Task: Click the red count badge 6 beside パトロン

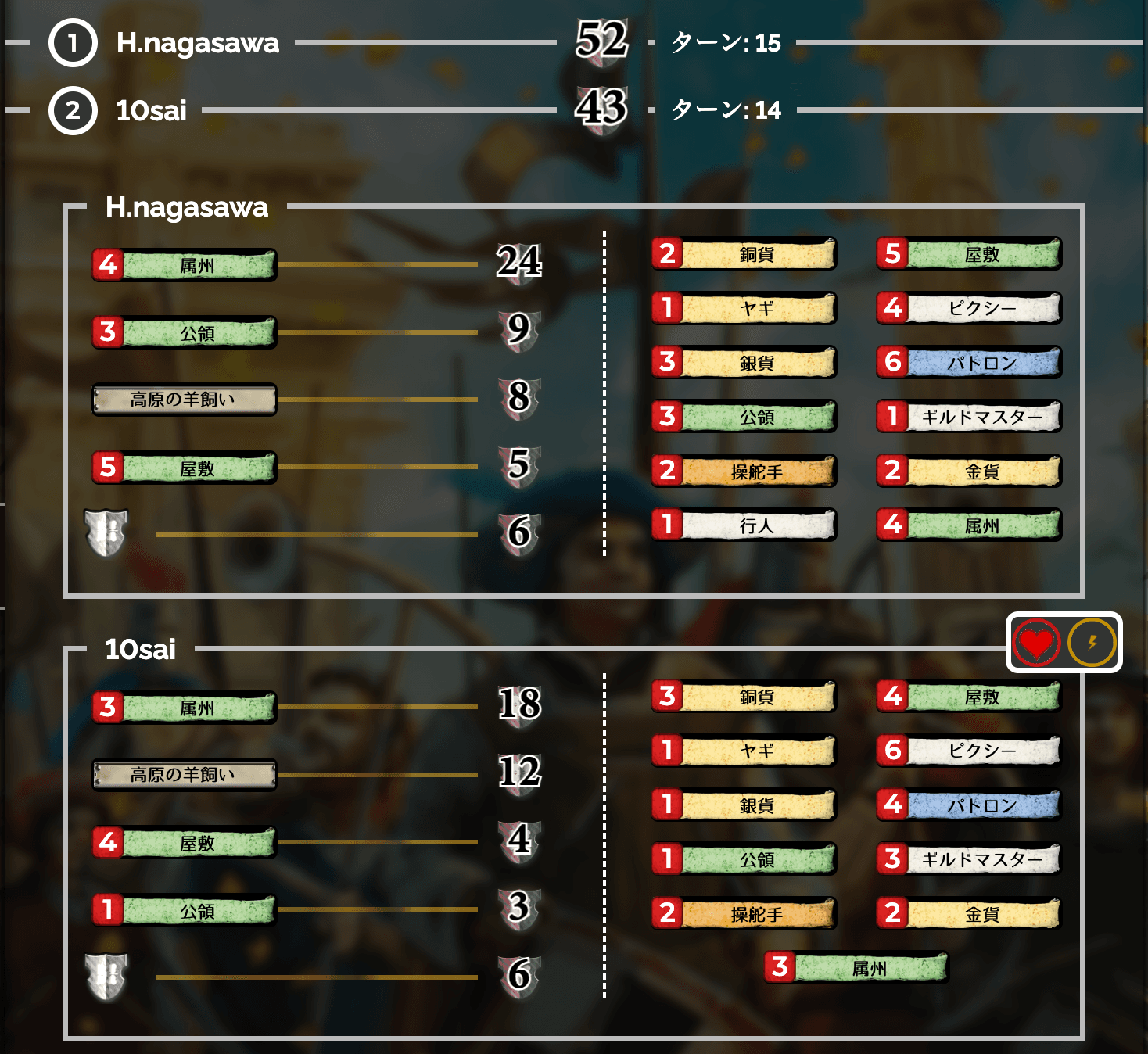Action: [892, 362]
